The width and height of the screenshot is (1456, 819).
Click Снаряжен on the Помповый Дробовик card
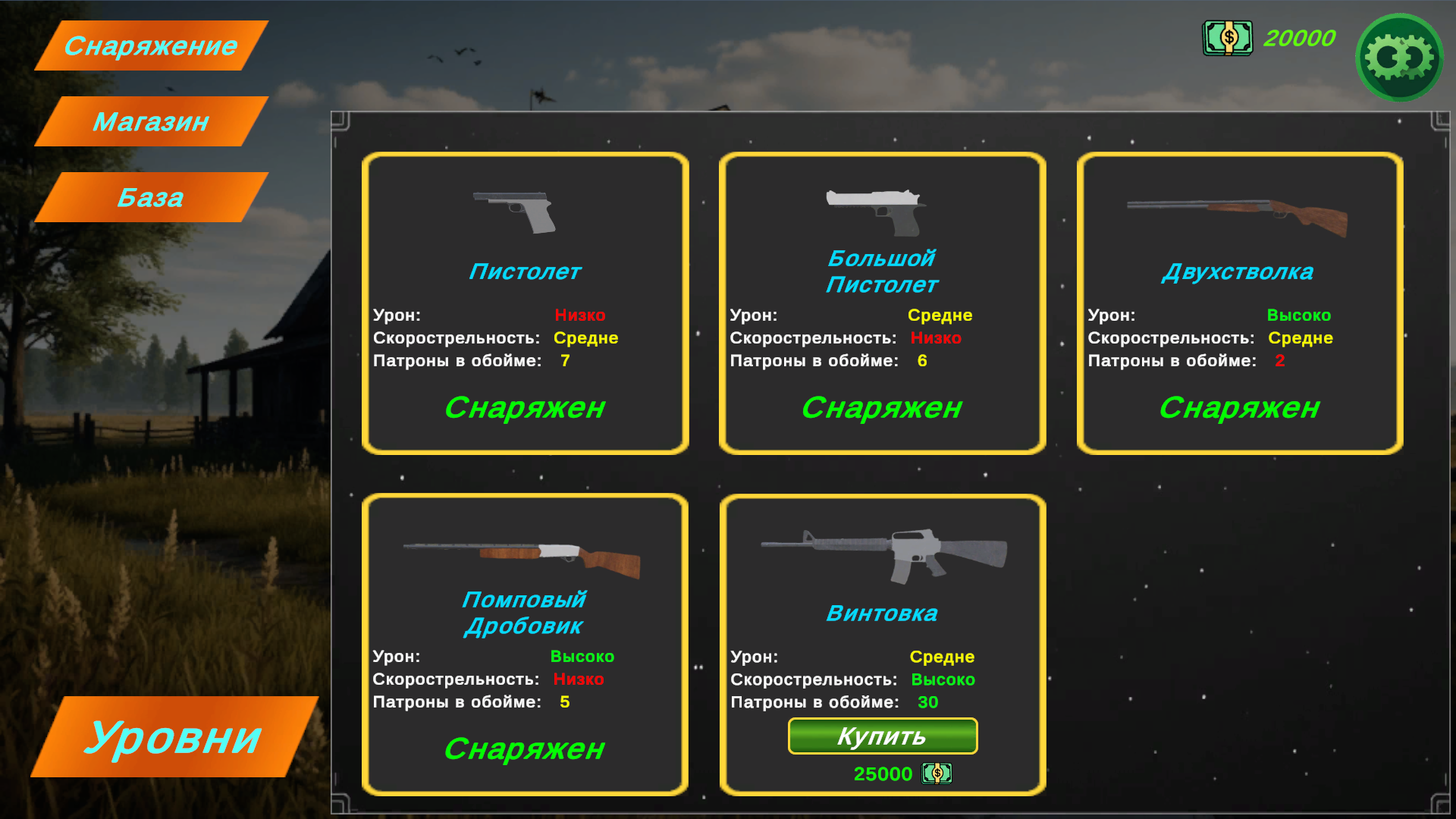525,749
